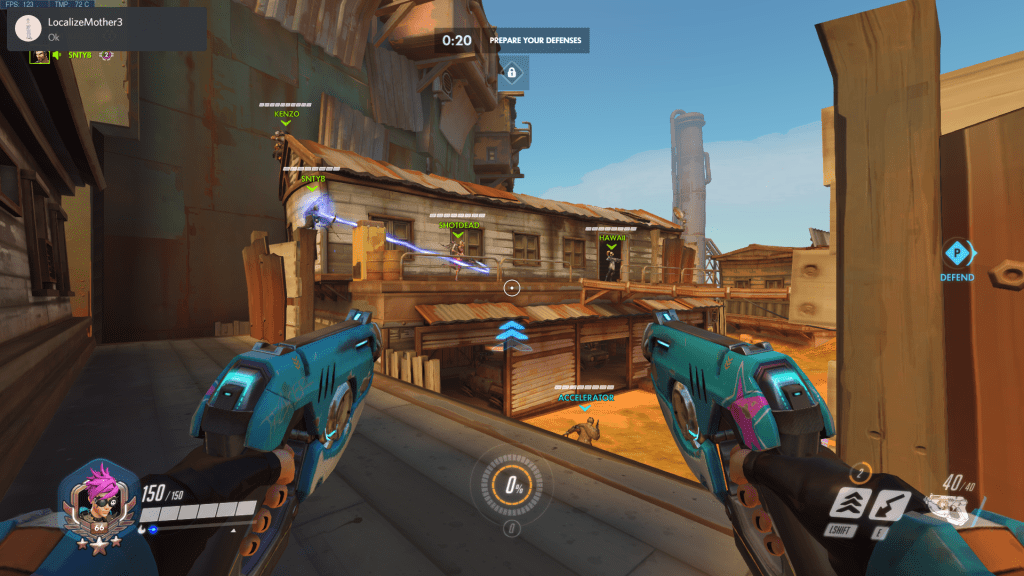This screenshot has height=576, width=1024.
Task: Select teammate KENZO's nameplate
Action: click(x=286, y=114)
